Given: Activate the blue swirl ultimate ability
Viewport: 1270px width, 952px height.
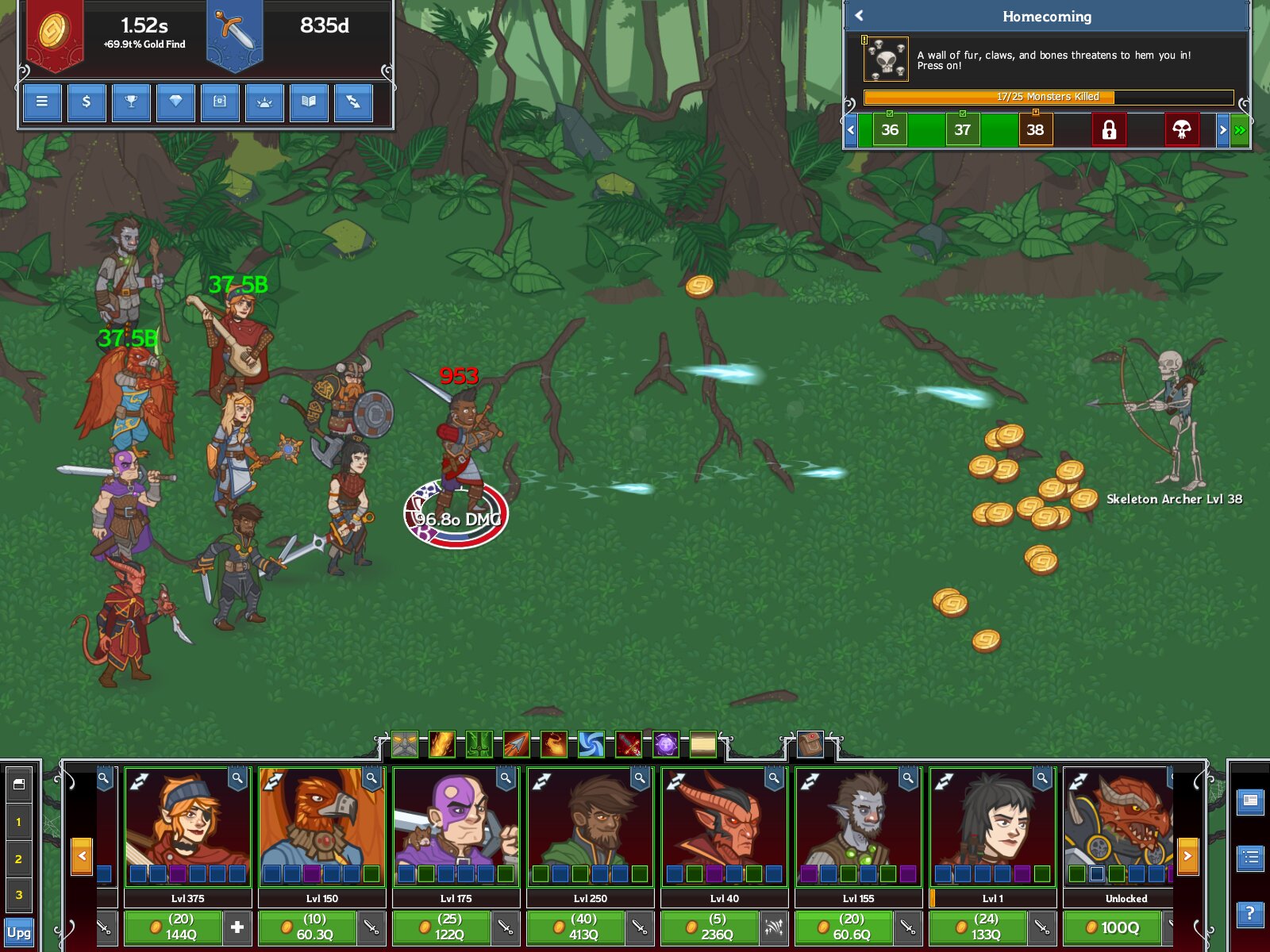Looking at the screenshot, I should tap(591, 744).
